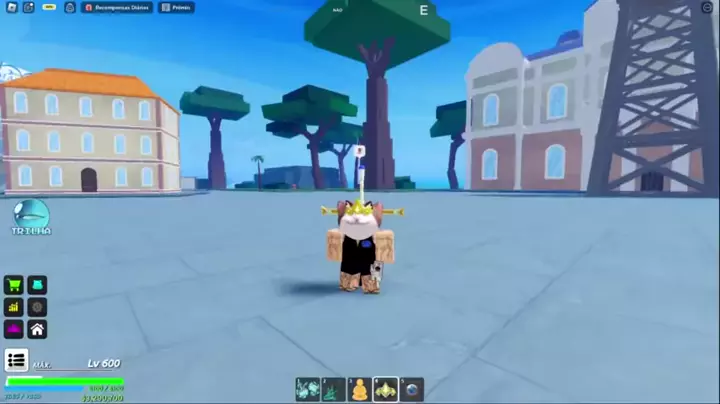
Task: Select hotbar slot 2 teal item
Action: coord(333,389)
